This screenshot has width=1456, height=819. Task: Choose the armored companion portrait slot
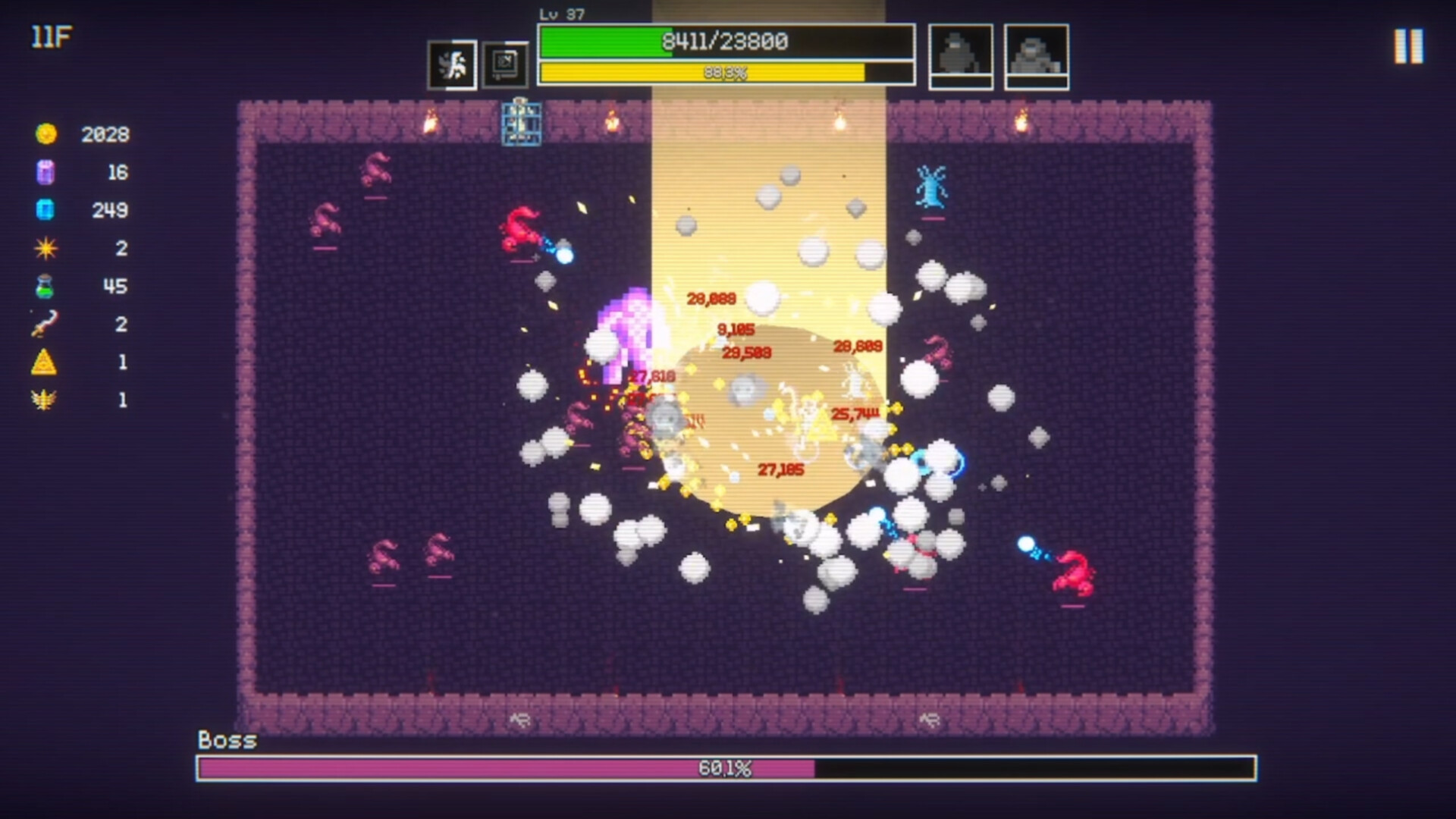pos(1037,55)
